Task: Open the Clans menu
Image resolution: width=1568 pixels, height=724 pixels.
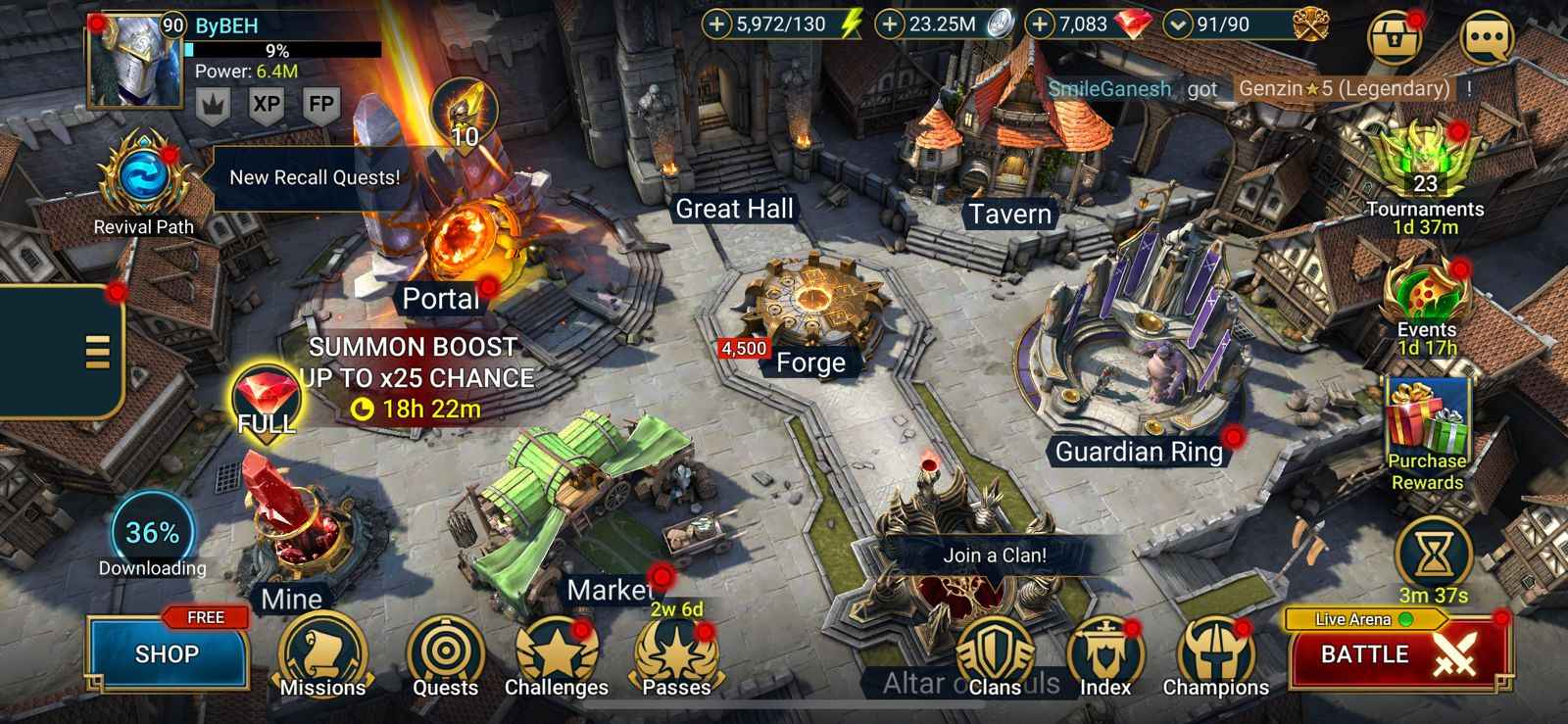Action: (x=996, y=652)
